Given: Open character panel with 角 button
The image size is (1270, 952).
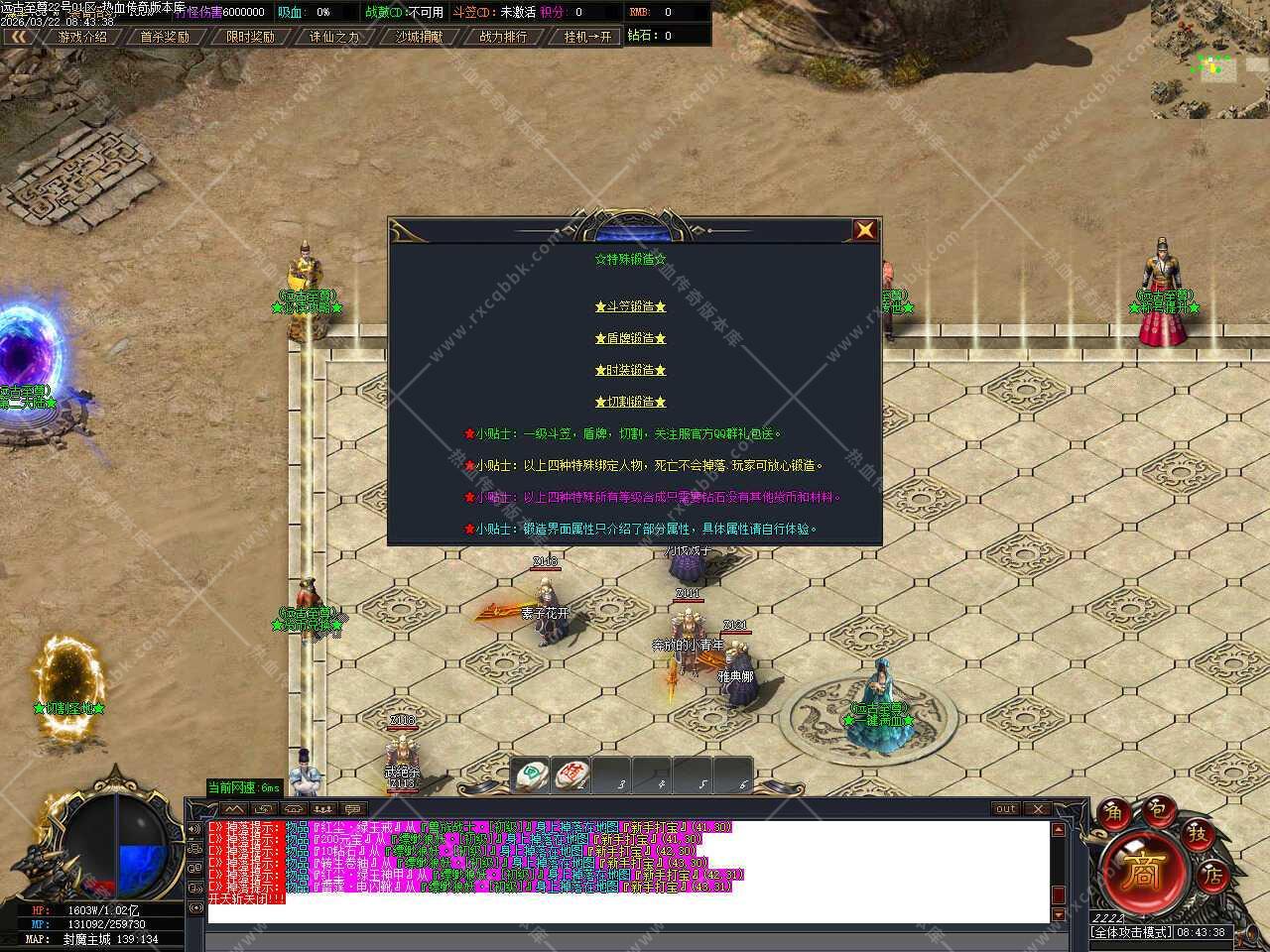Looking at the screenshot, I should tap(1113, 813).
